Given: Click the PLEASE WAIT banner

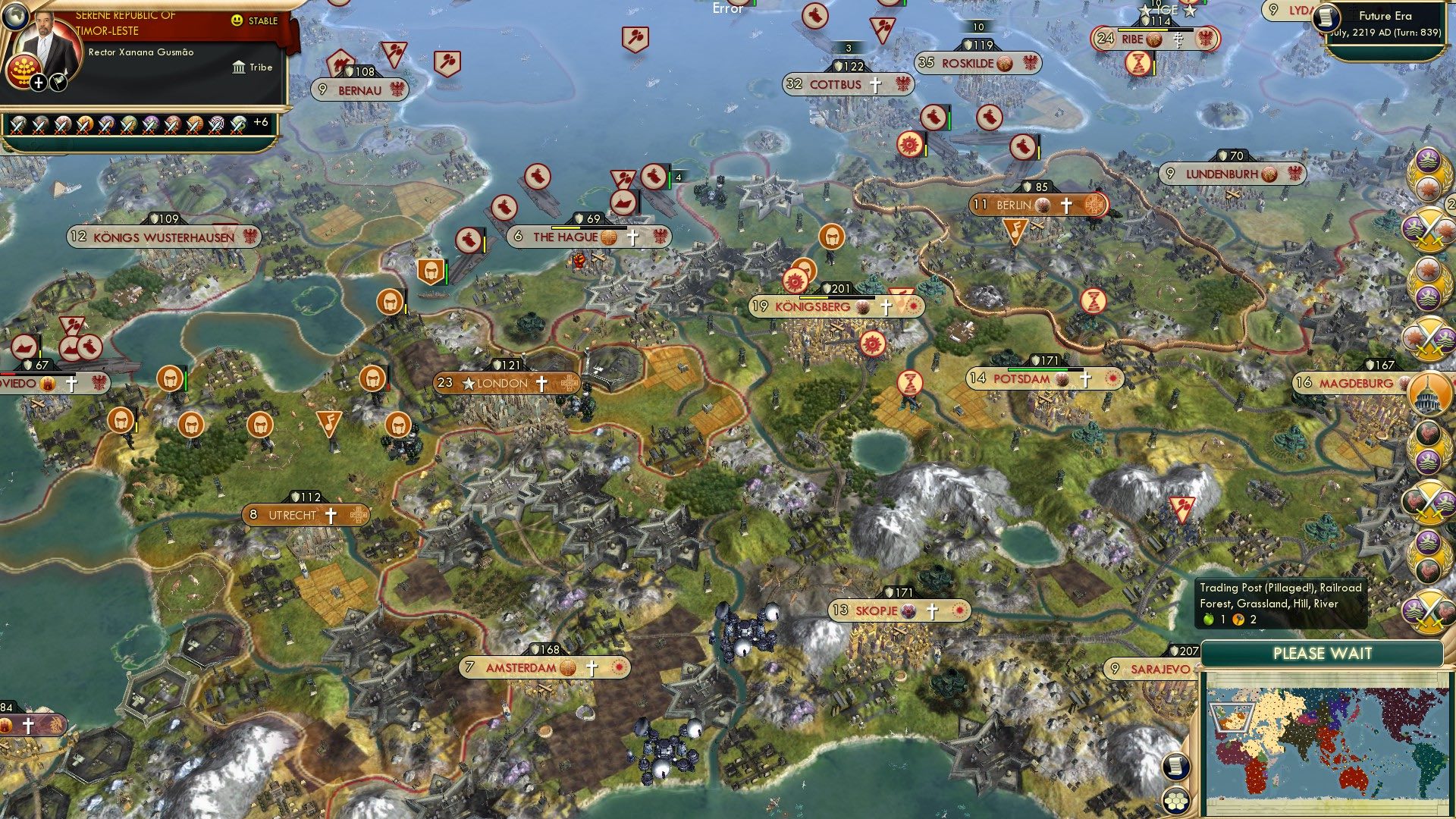Looking at the screenshot, I should [x=1323, y=652].
